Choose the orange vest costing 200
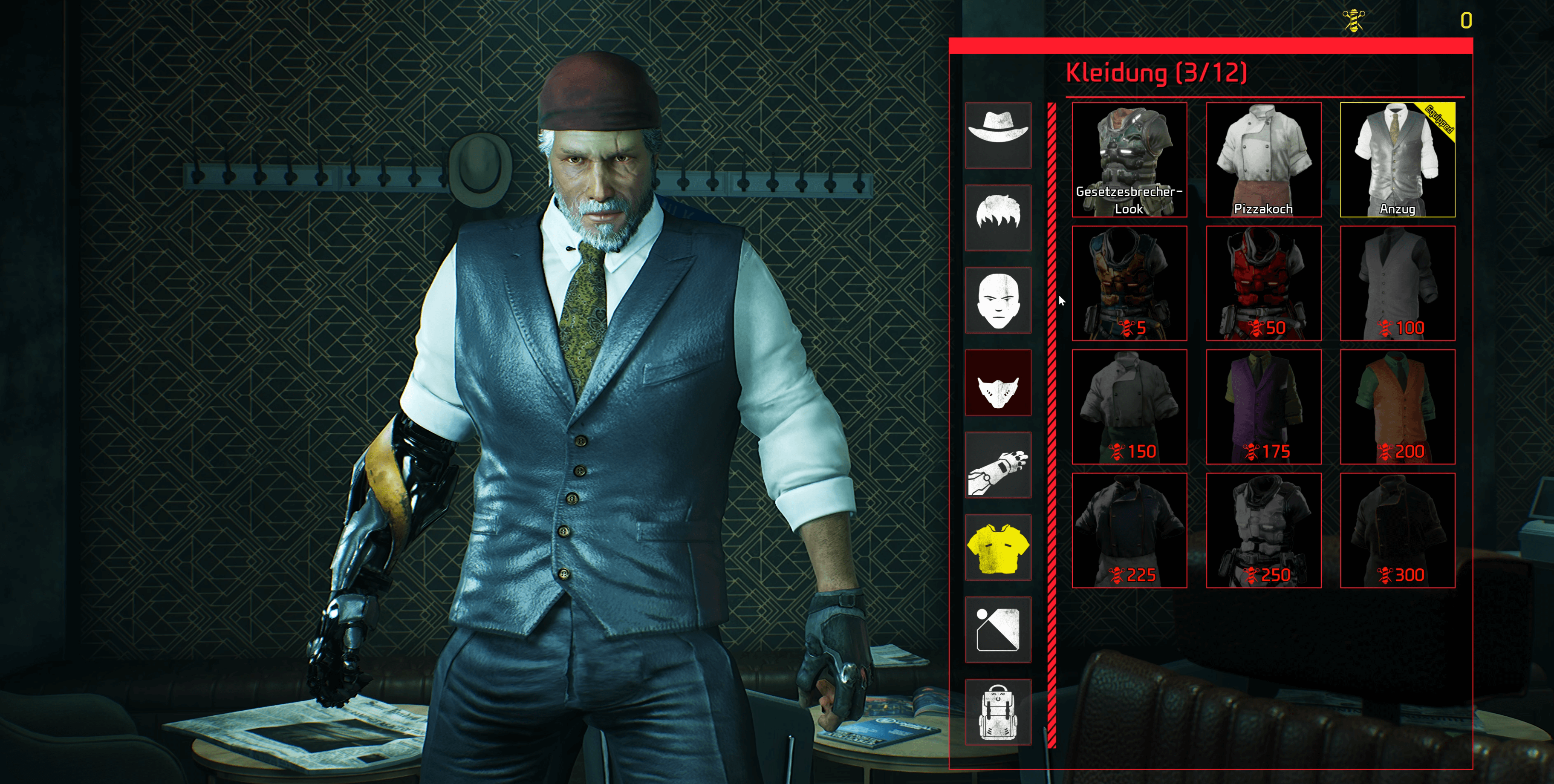 pos(1397,406)
